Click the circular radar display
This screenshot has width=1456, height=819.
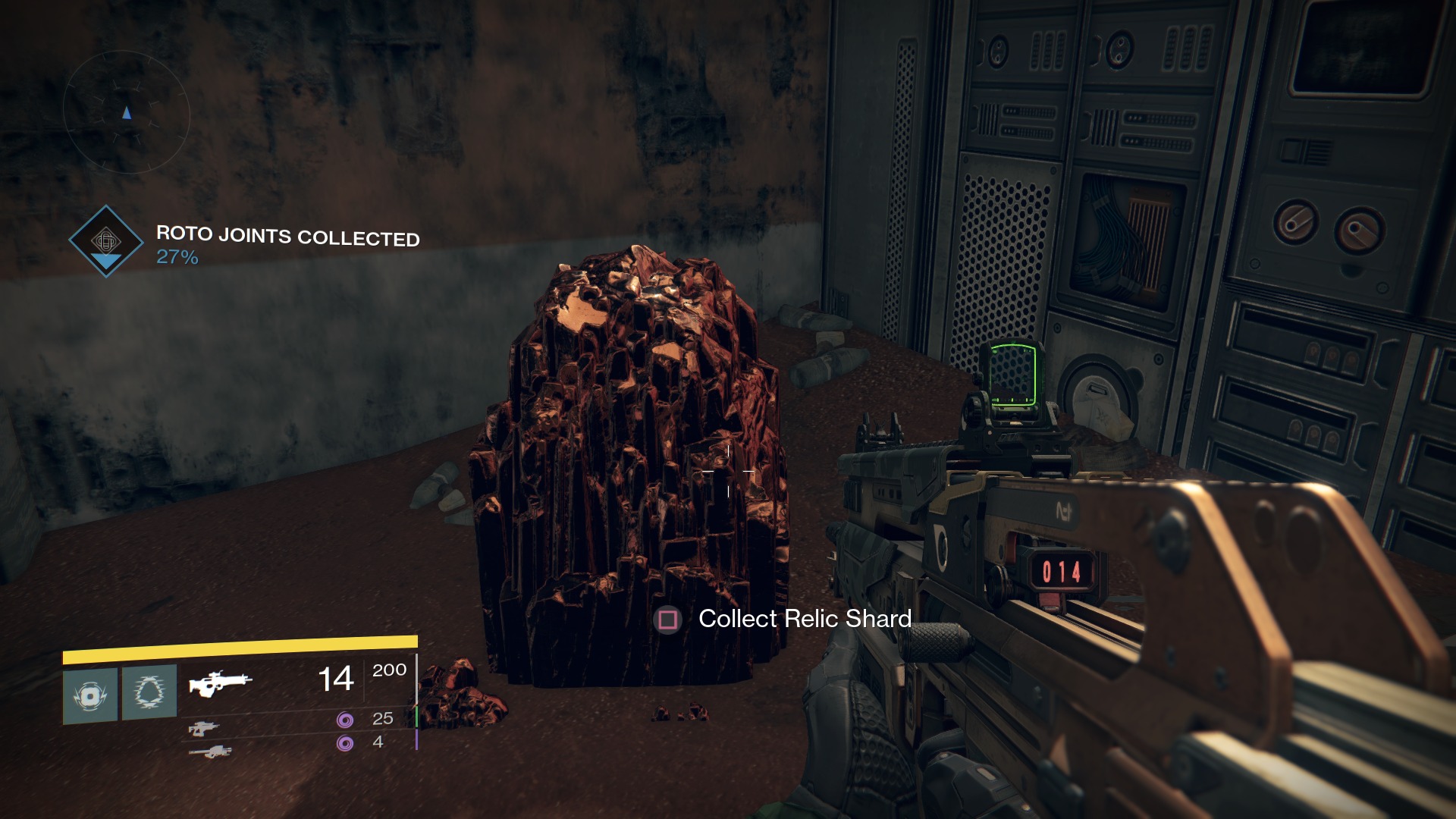(x=126, y=112)
